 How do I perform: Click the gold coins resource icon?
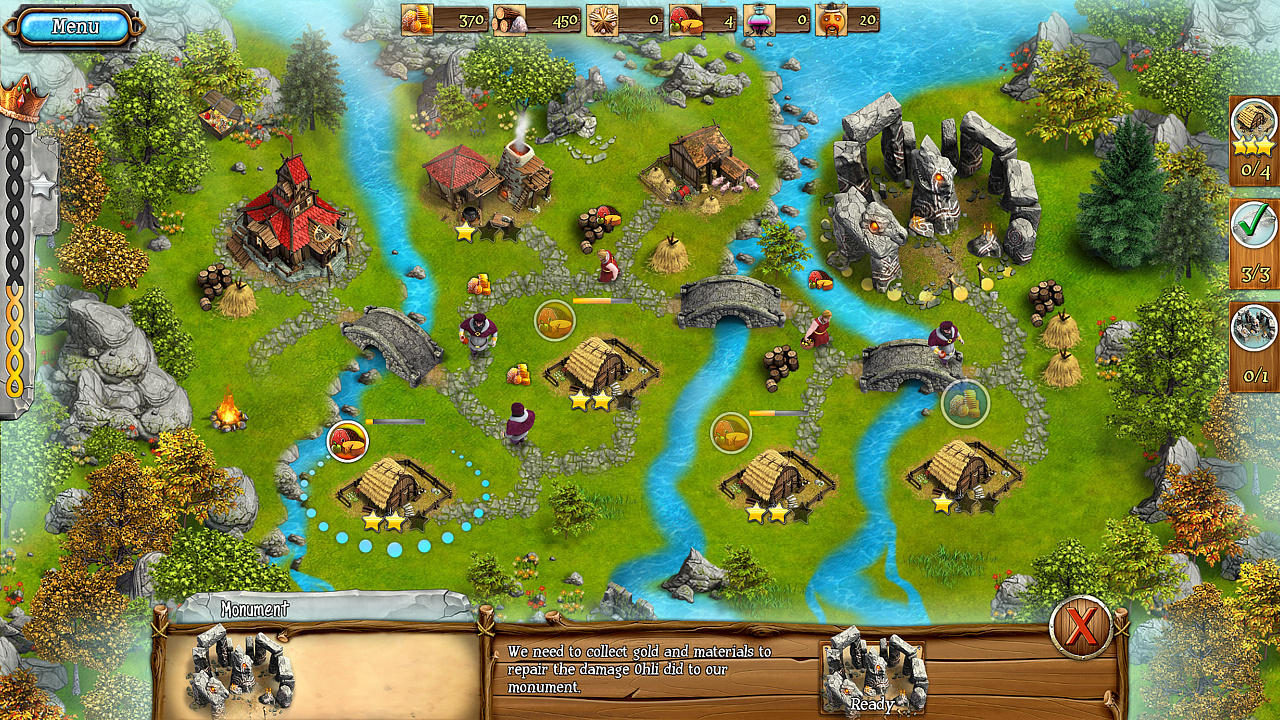tap(418, 17)
